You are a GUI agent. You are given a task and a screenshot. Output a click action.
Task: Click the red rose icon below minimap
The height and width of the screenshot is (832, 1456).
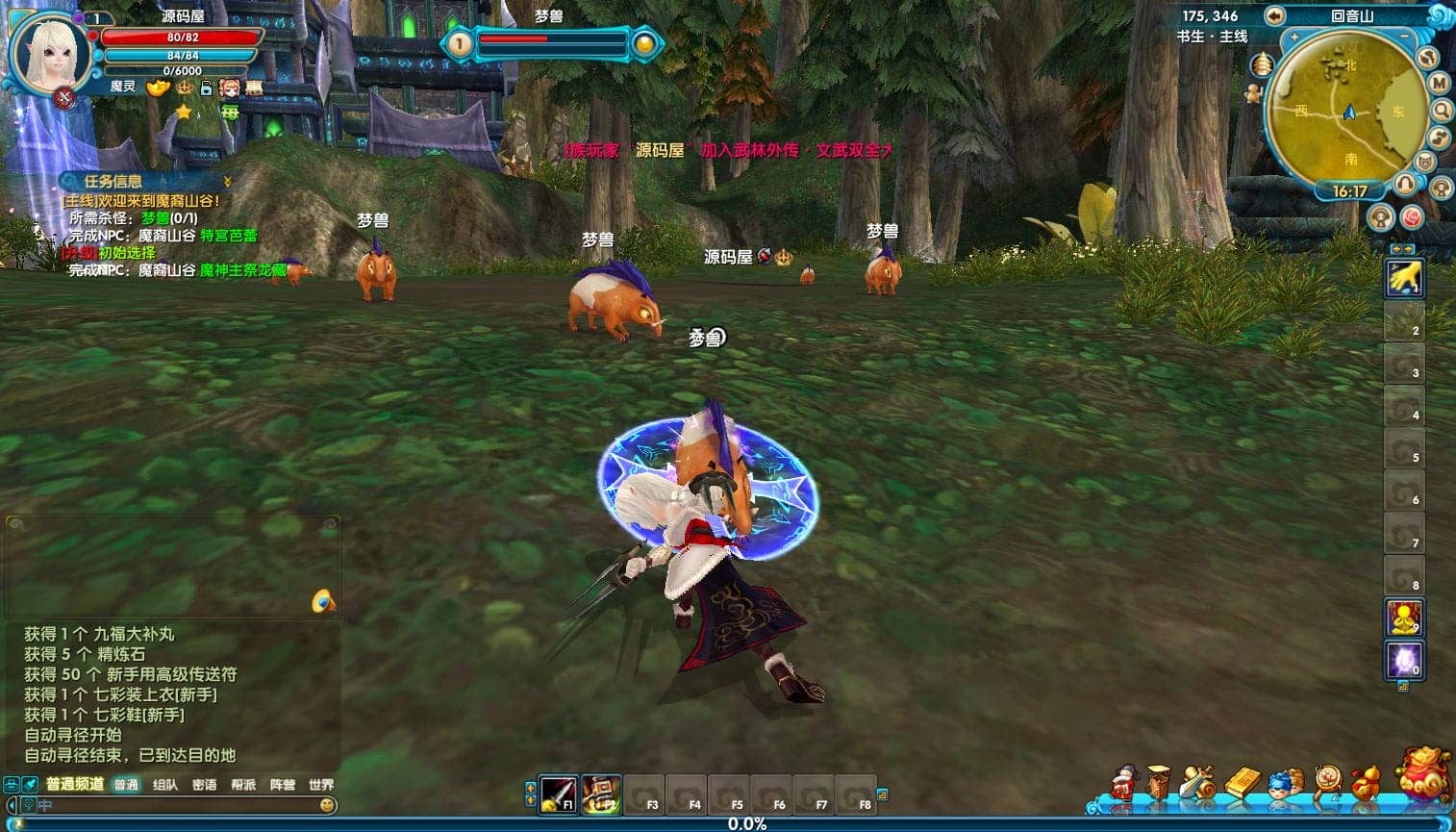coord(1412,216)
